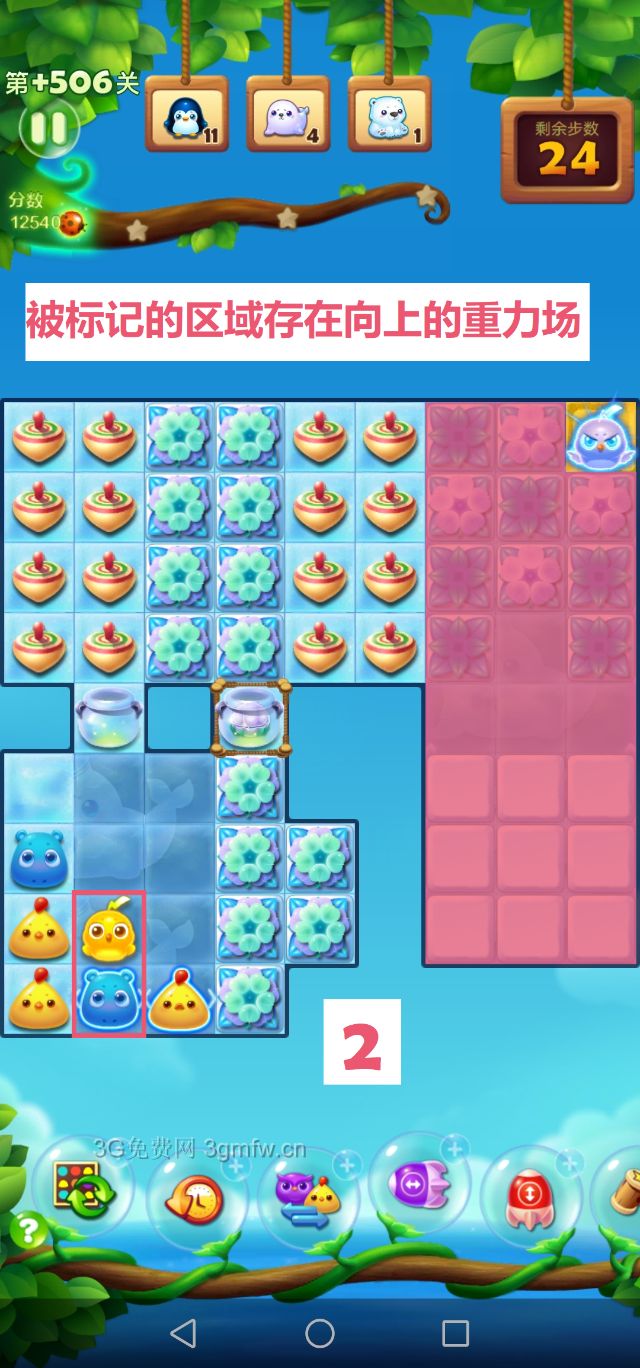Open recent apps with the square button

pos(455,1332)
